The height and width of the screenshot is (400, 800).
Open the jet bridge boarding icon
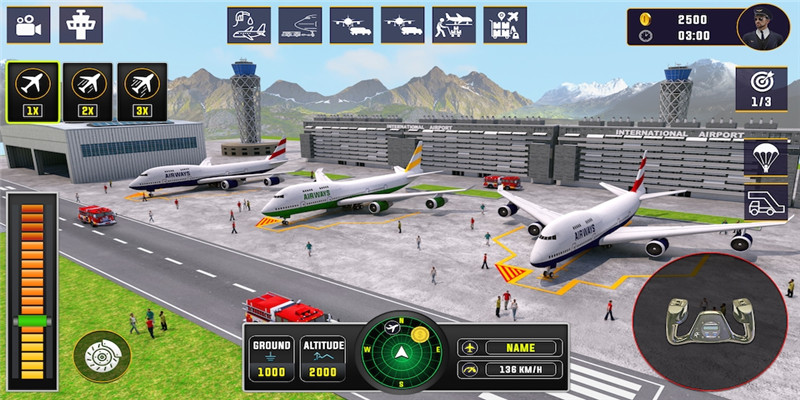coord(300,25)
